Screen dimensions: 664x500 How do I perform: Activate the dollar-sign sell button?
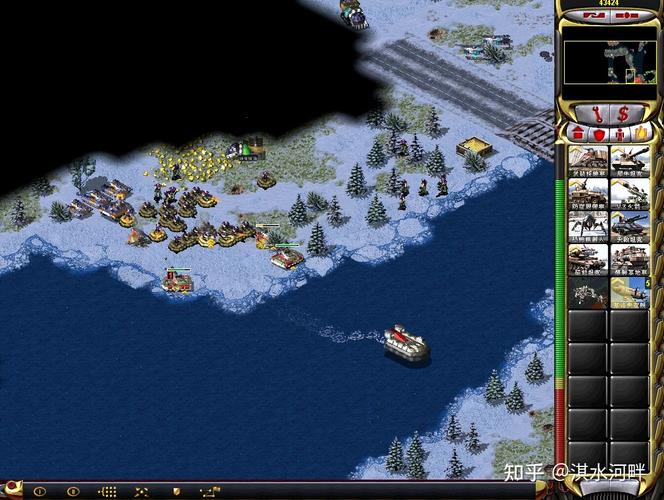[624, 112]
